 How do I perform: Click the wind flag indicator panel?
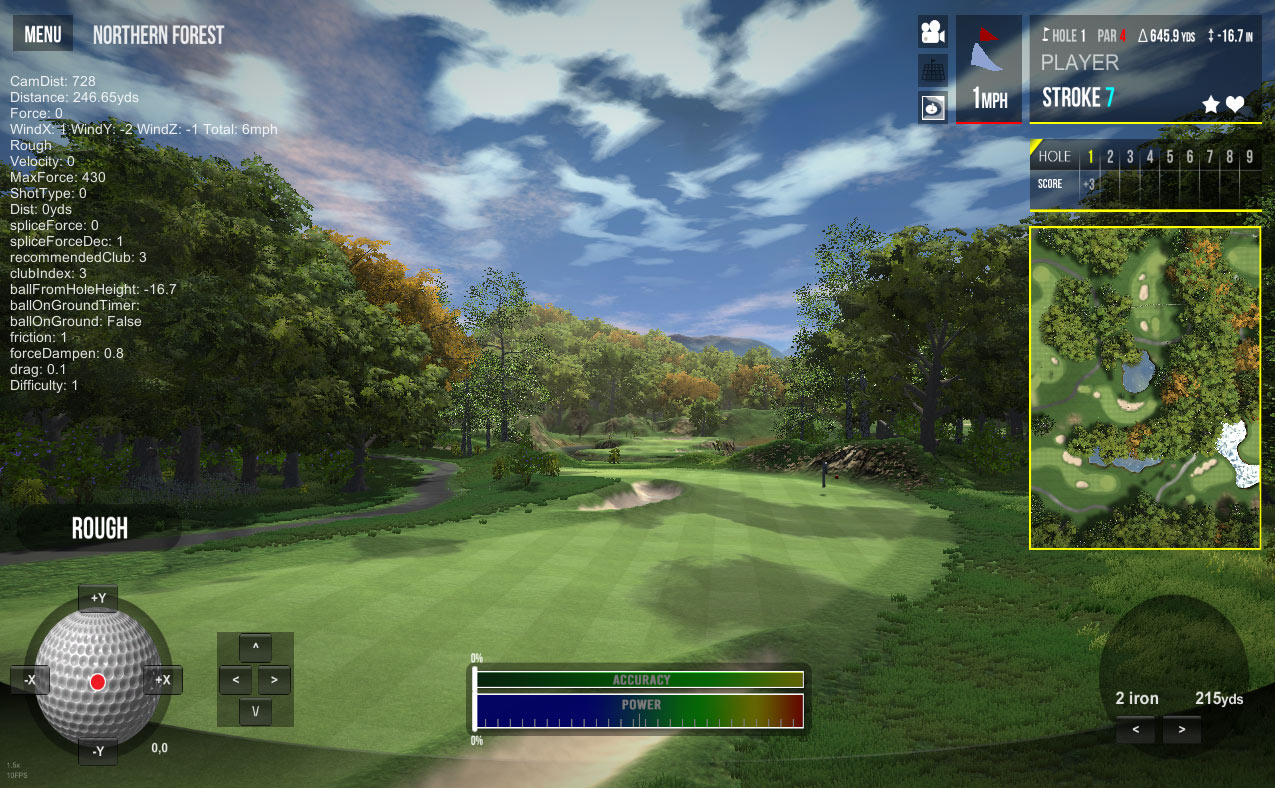click(x=988, y=68)
